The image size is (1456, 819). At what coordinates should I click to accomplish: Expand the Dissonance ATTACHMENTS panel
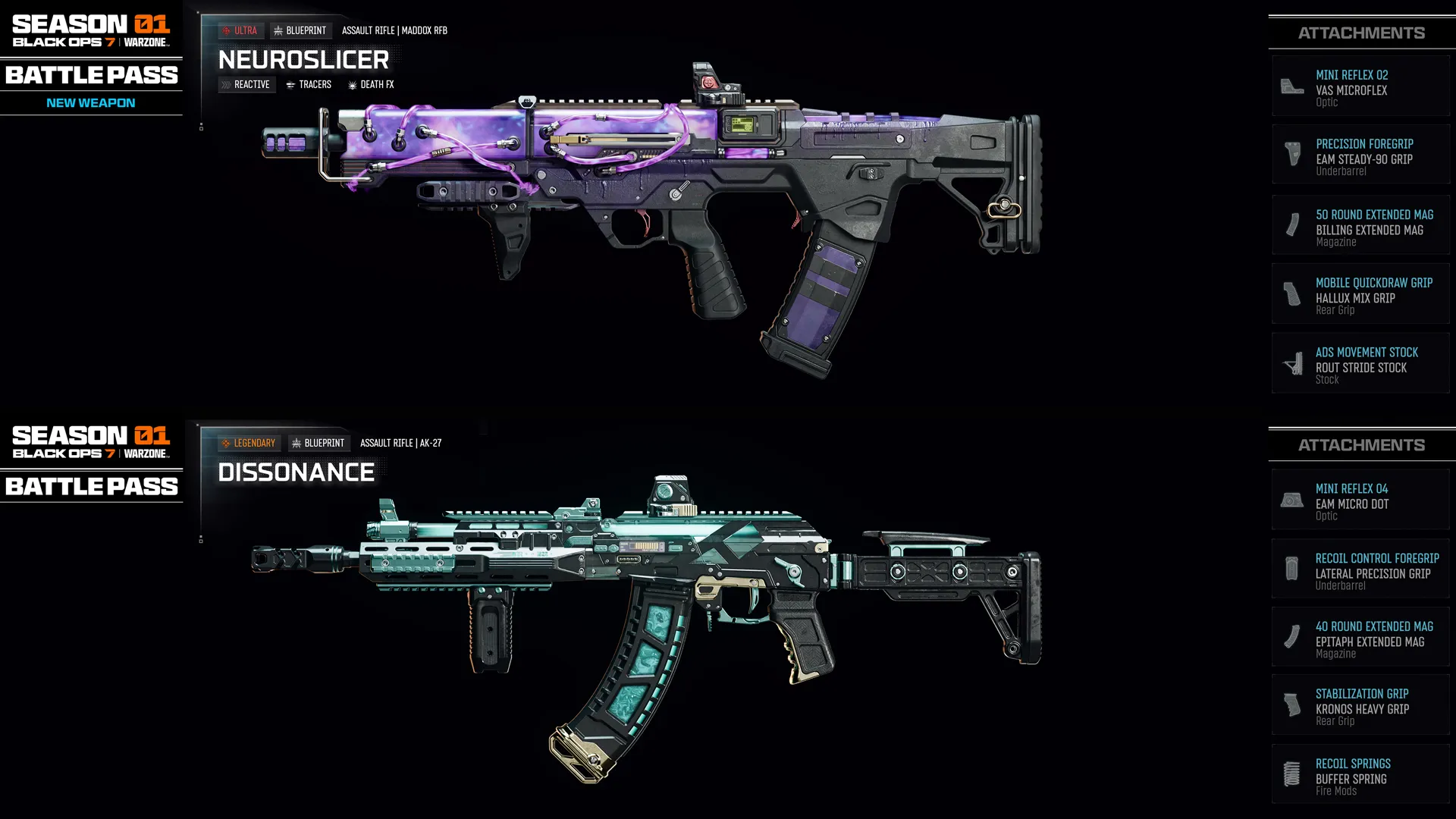[x=1361, y=444]
